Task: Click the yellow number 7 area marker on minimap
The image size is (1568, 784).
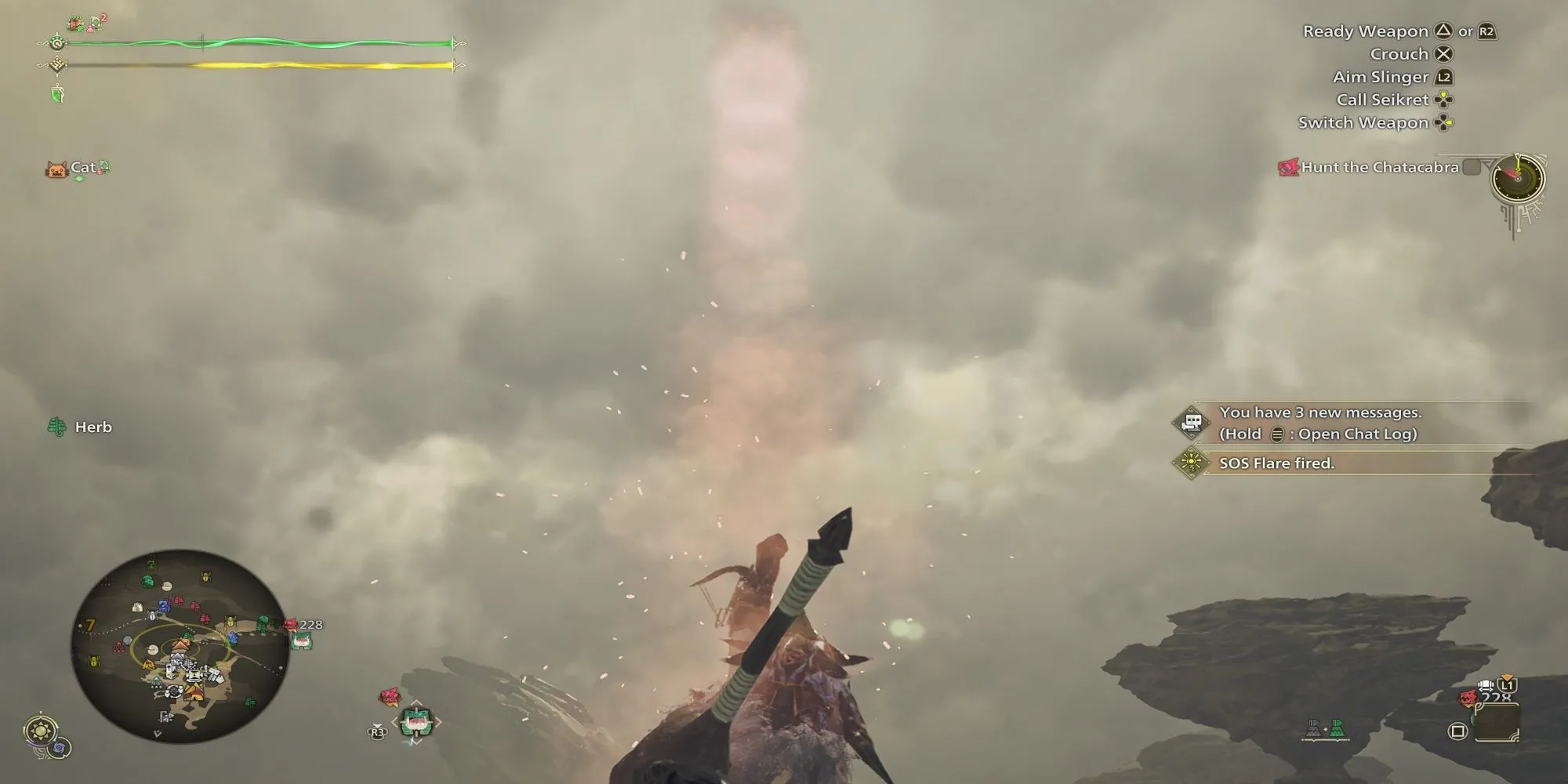Action: tap(90, 625)
